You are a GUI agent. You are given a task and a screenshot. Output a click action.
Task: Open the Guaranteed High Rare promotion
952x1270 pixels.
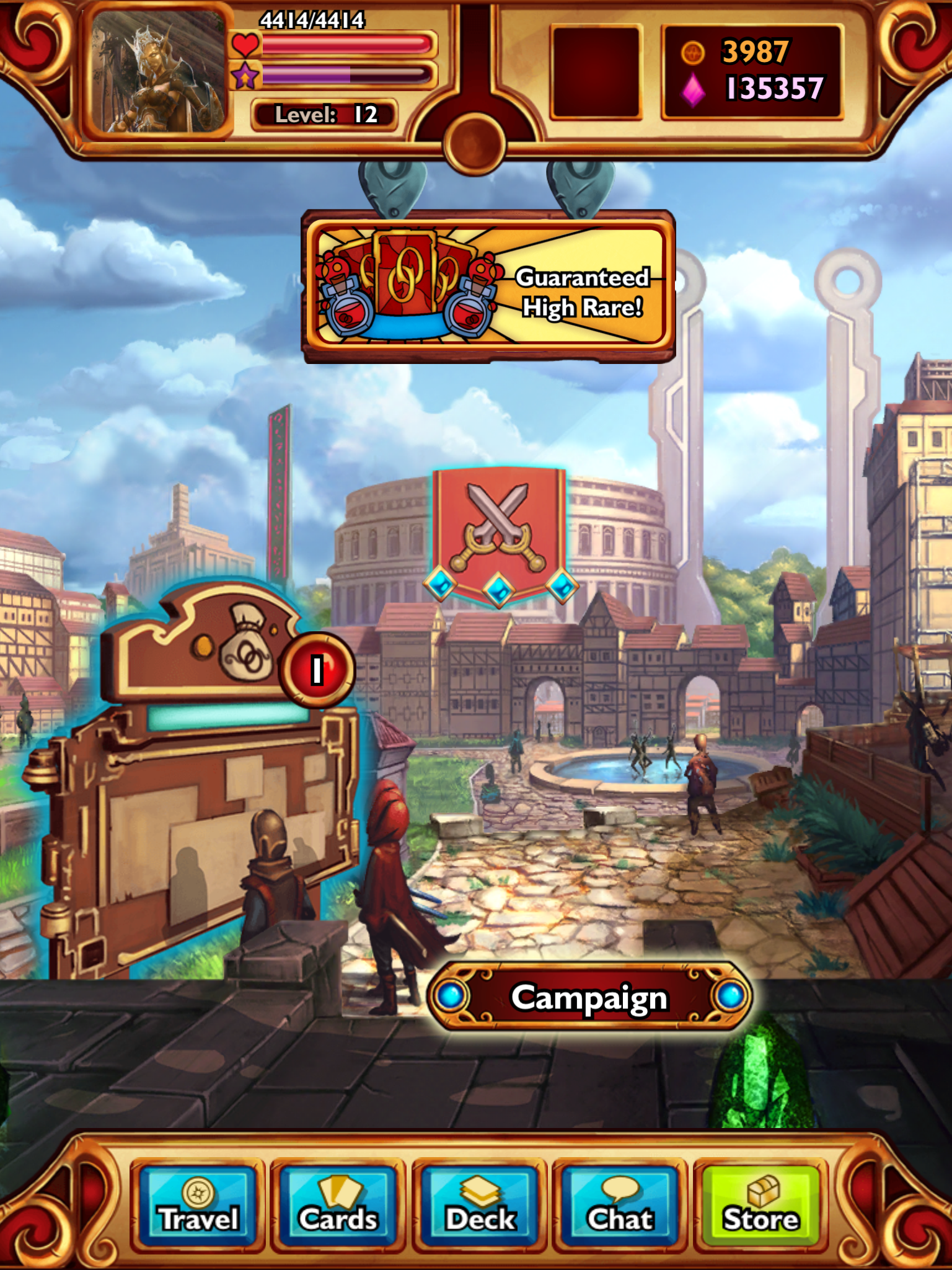pos(487,288)
